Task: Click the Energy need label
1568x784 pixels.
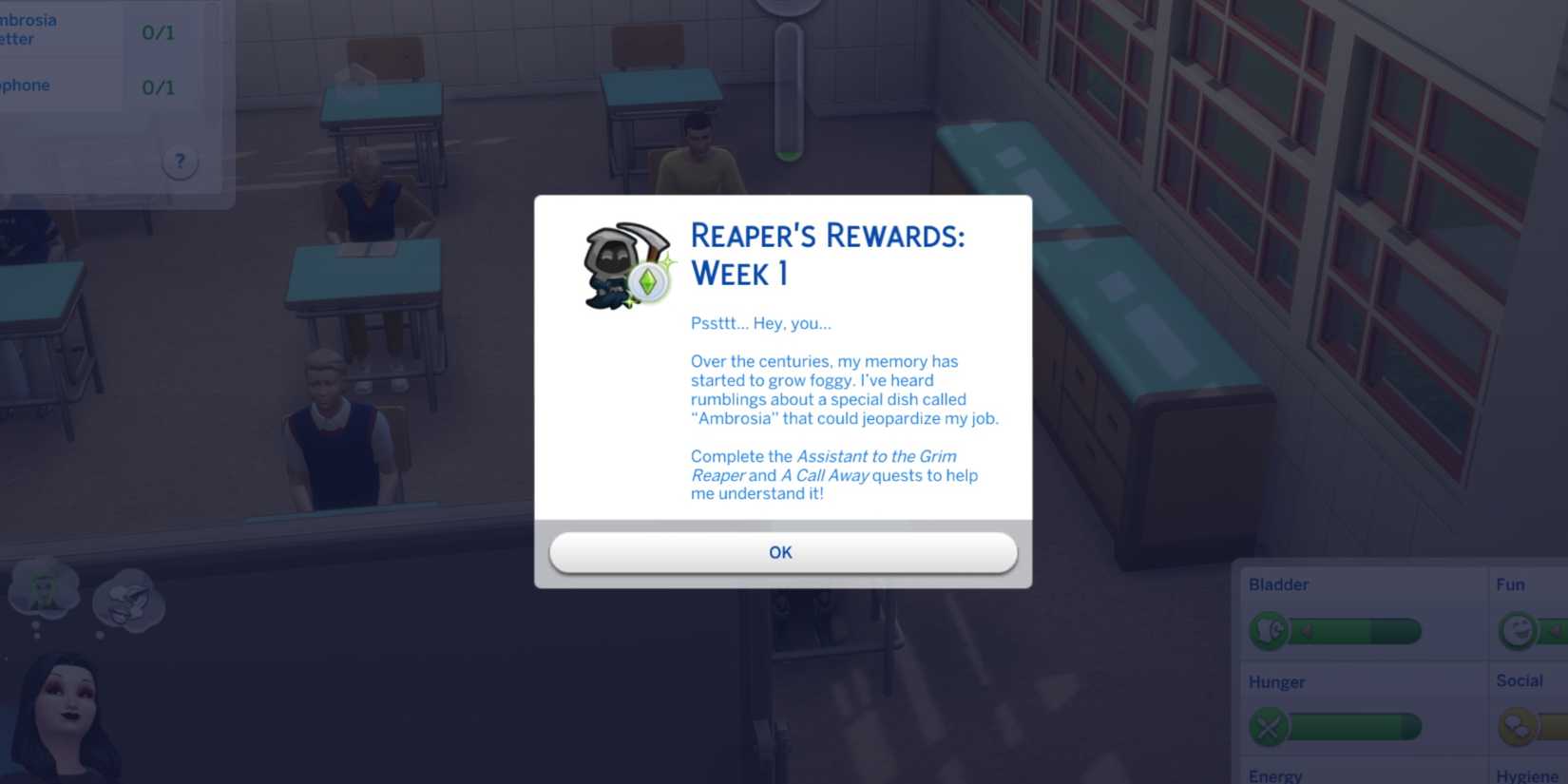Action: [1276, 774]
